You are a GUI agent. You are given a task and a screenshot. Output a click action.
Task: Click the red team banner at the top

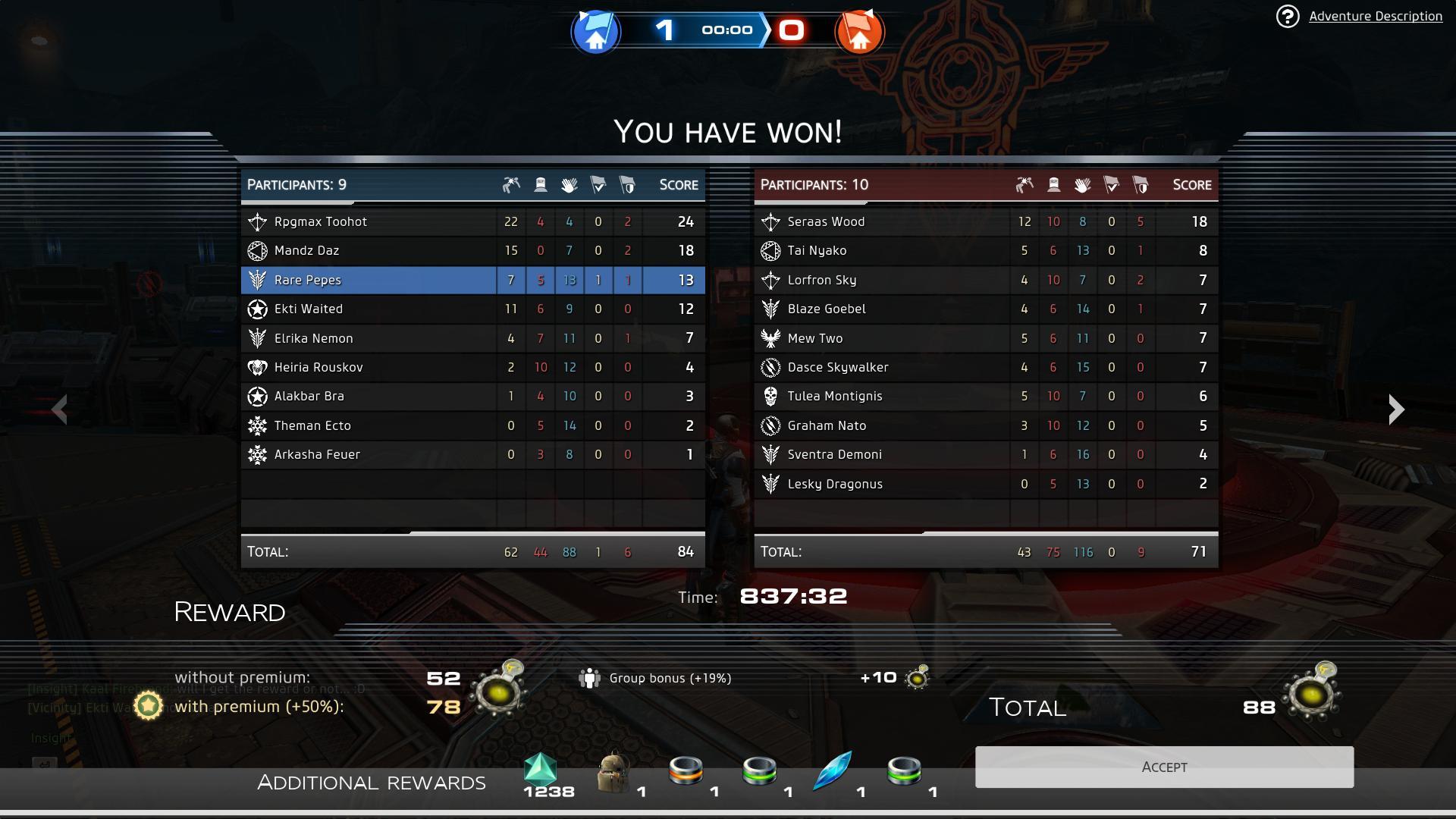tap(861, 32)
